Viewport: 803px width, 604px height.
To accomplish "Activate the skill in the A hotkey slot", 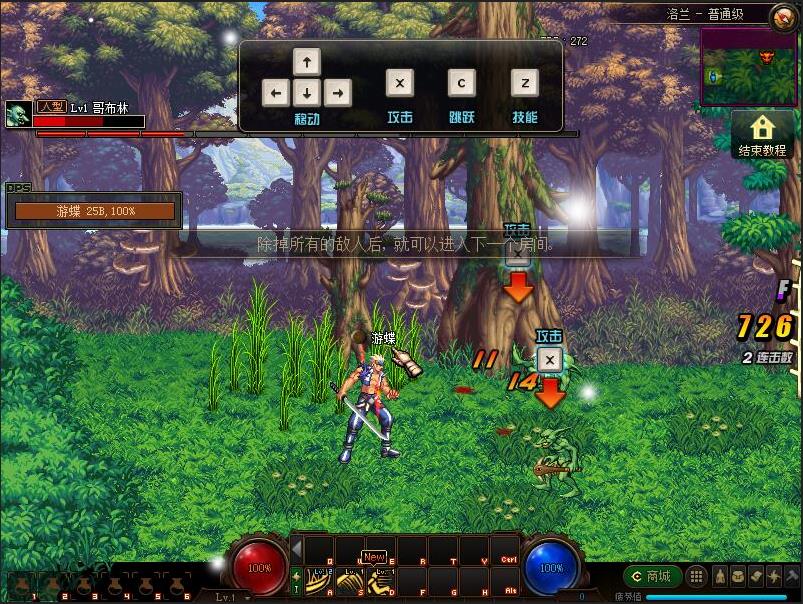I will (318, 579).
